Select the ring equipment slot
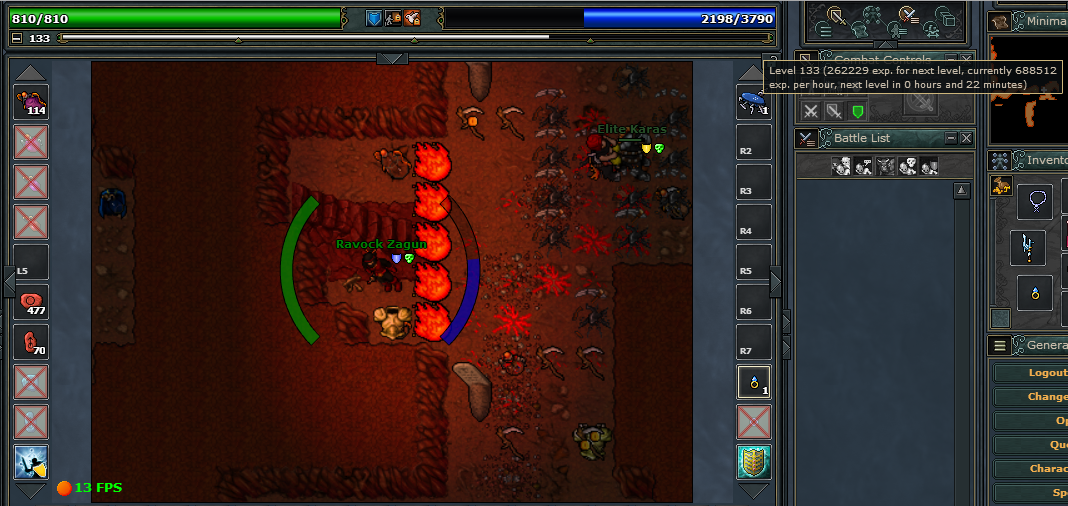This screenshot has width=1068, height=506. 1035,293
